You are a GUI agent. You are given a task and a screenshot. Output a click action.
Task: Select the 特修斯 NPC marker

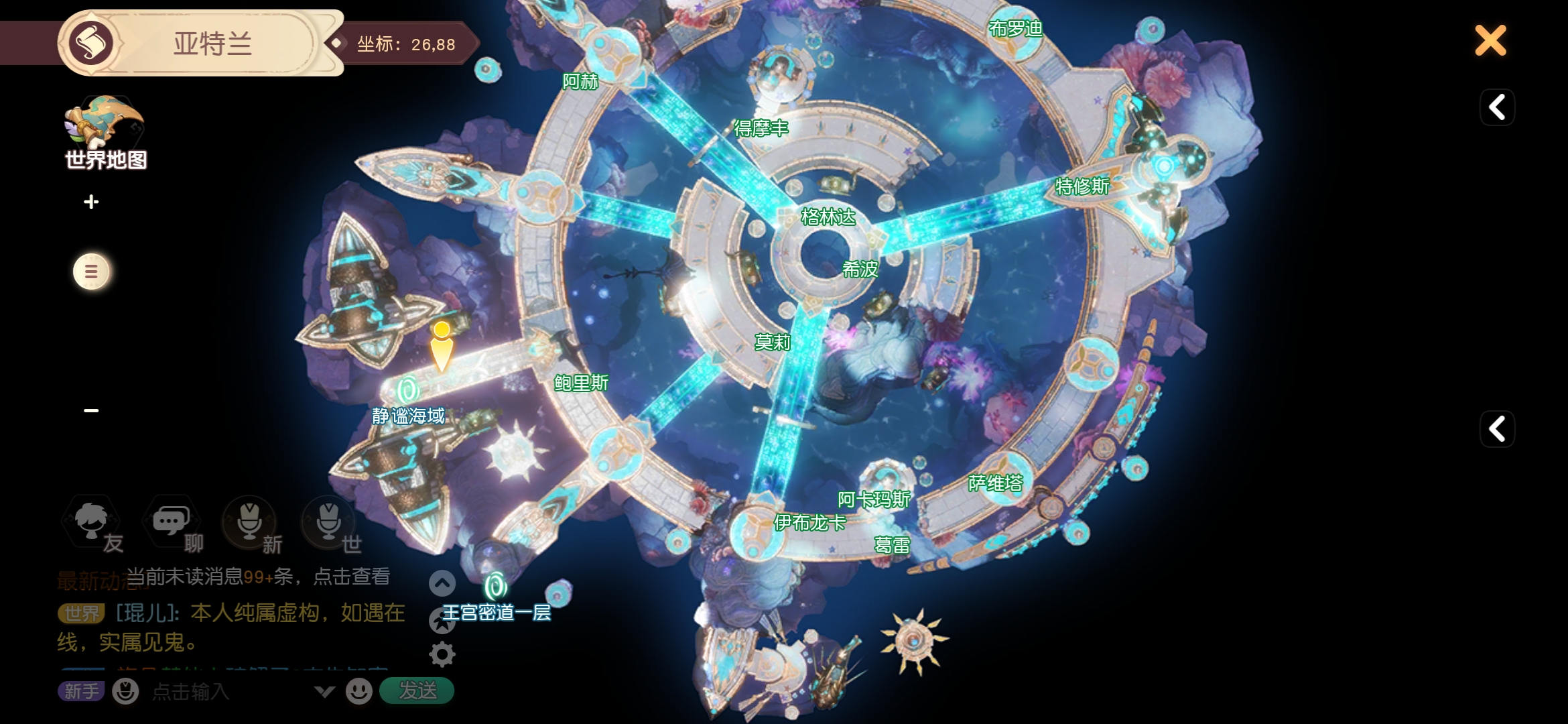(x=1082, y=186)
